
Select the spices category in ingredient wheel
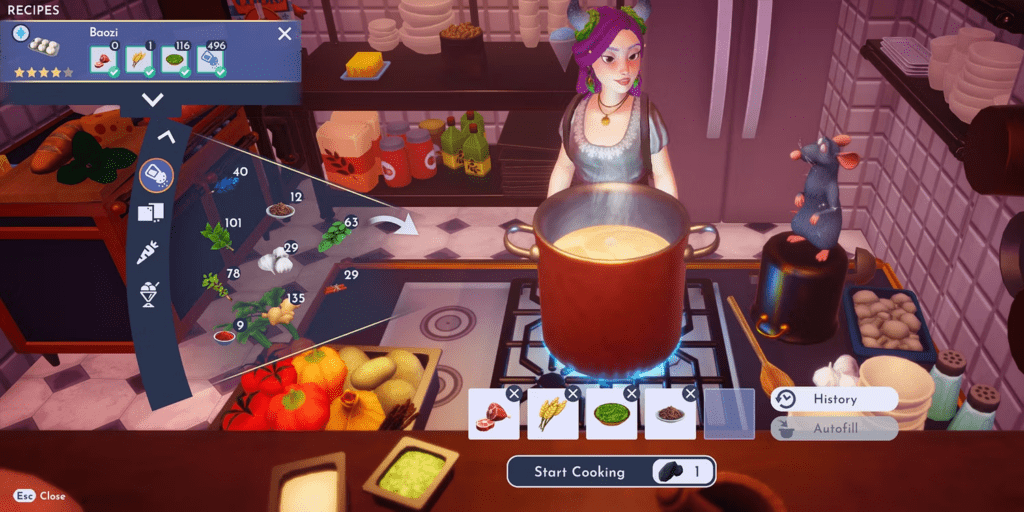tap(156, 175)
